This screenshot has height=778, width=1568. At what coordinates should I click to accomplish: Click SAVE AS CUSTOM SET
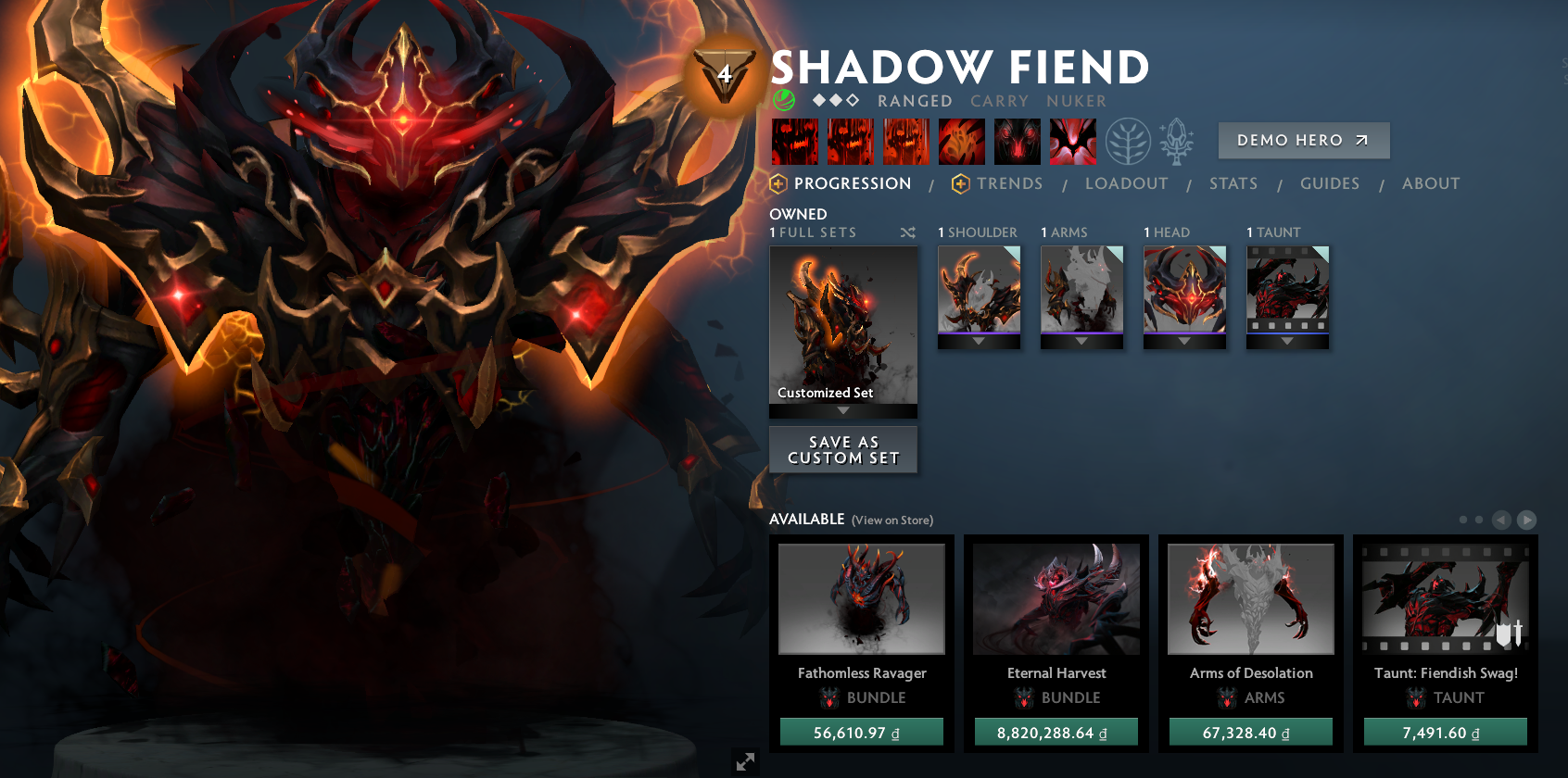(842, 449)
